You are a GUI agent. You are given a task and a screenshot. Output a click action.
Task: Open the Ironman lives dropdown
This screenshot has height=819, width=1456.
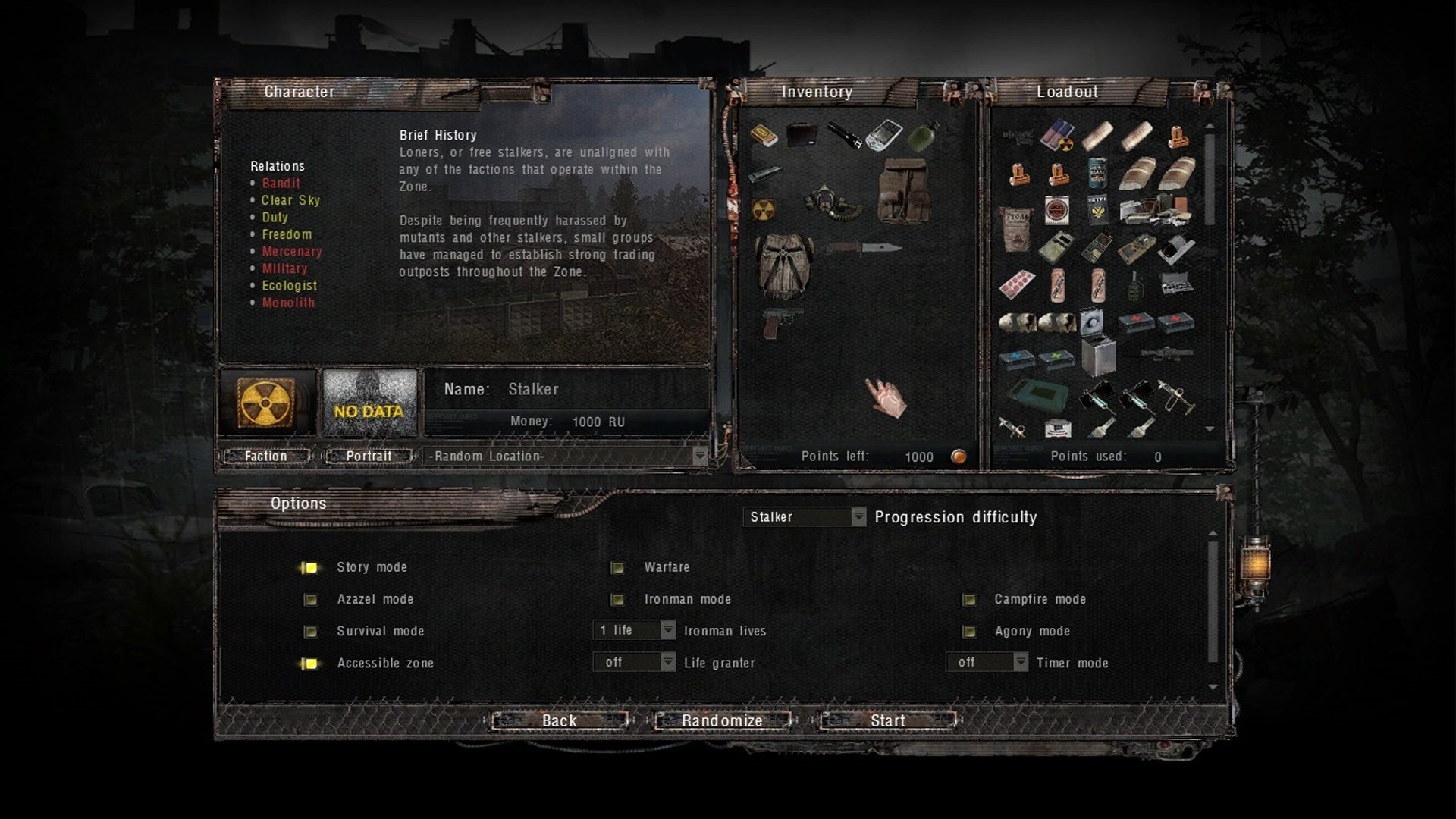coord(634,630)
